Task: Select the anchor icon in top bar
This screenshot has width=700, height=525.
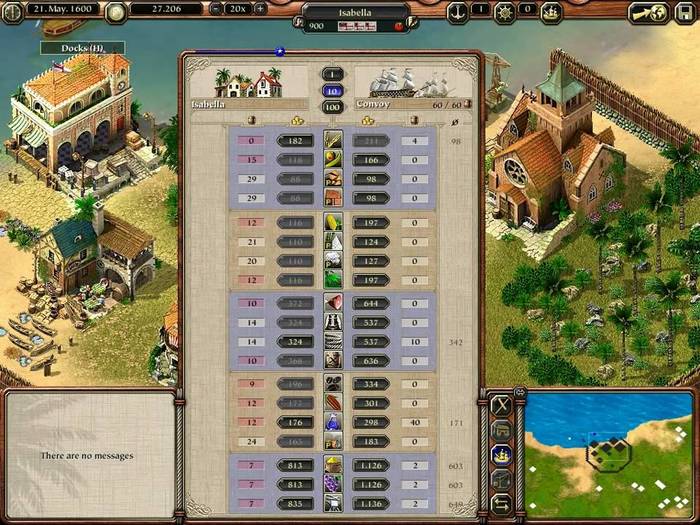Action: coord(457,11)
